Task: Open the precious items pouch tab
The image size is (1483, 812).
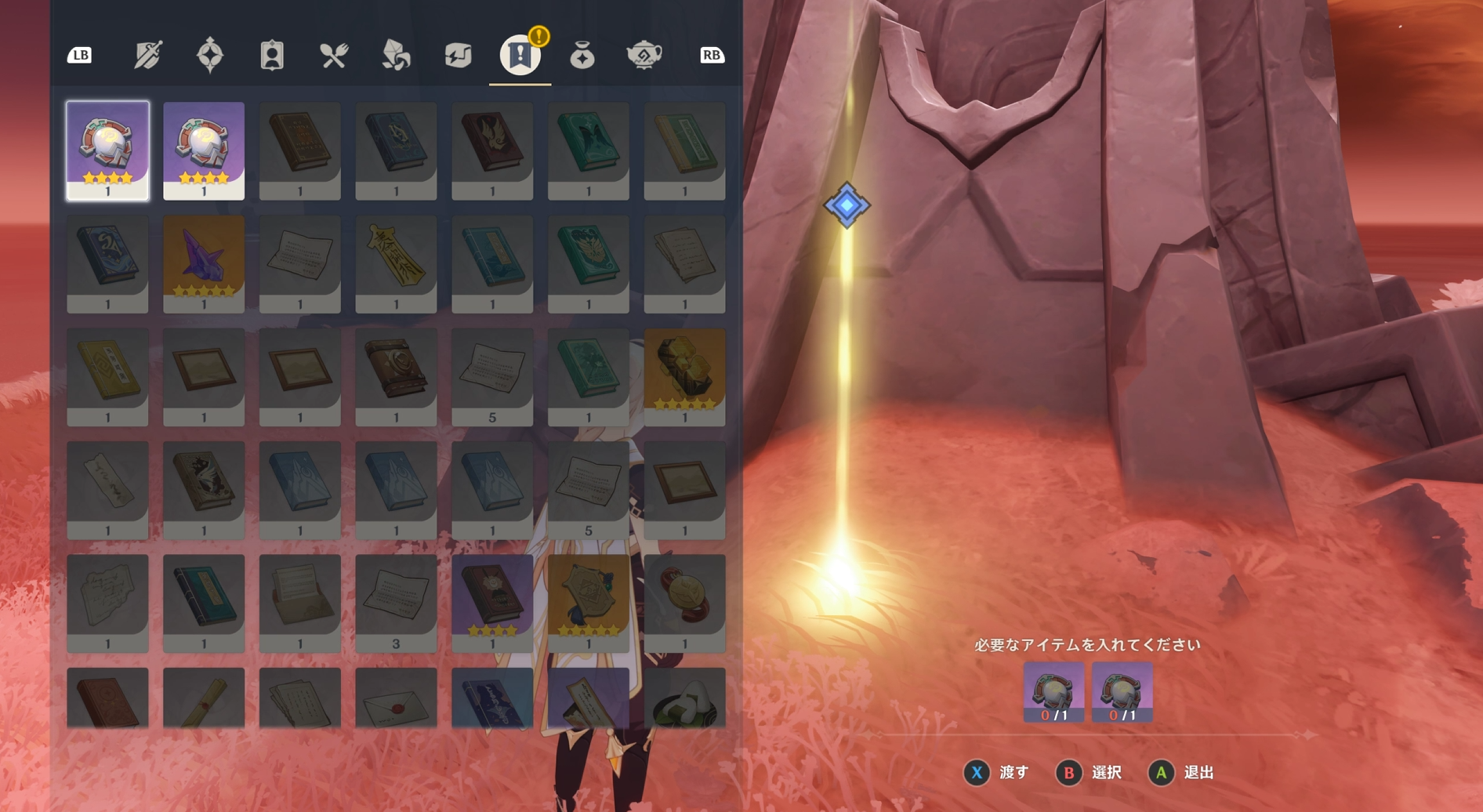Action: pyautogui.click(x=581, y=55)
